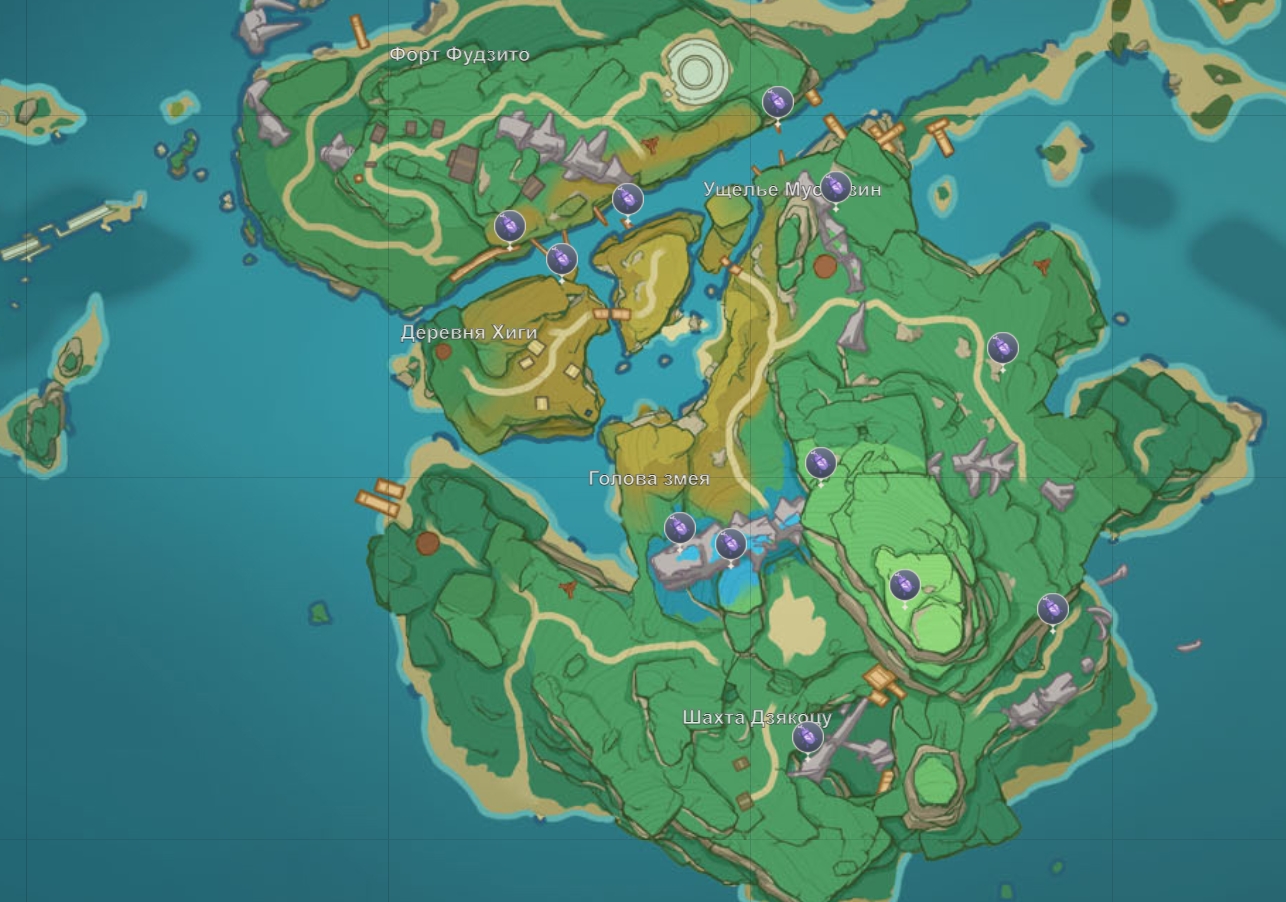Select the easternmost purple crystal marker
1286x902 pixels.
1052,608
